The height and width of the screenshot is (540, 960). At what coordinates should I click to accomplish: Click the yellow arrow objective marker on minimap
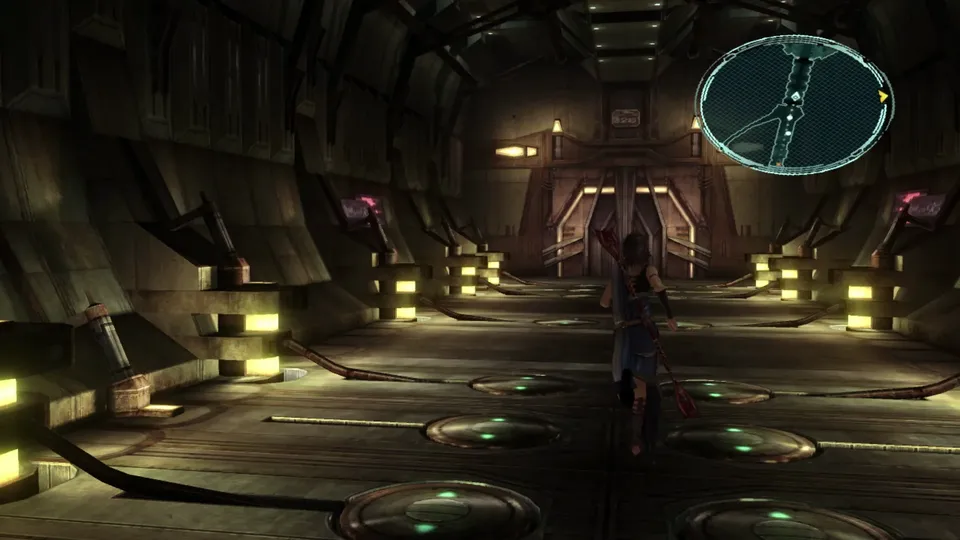883,97
